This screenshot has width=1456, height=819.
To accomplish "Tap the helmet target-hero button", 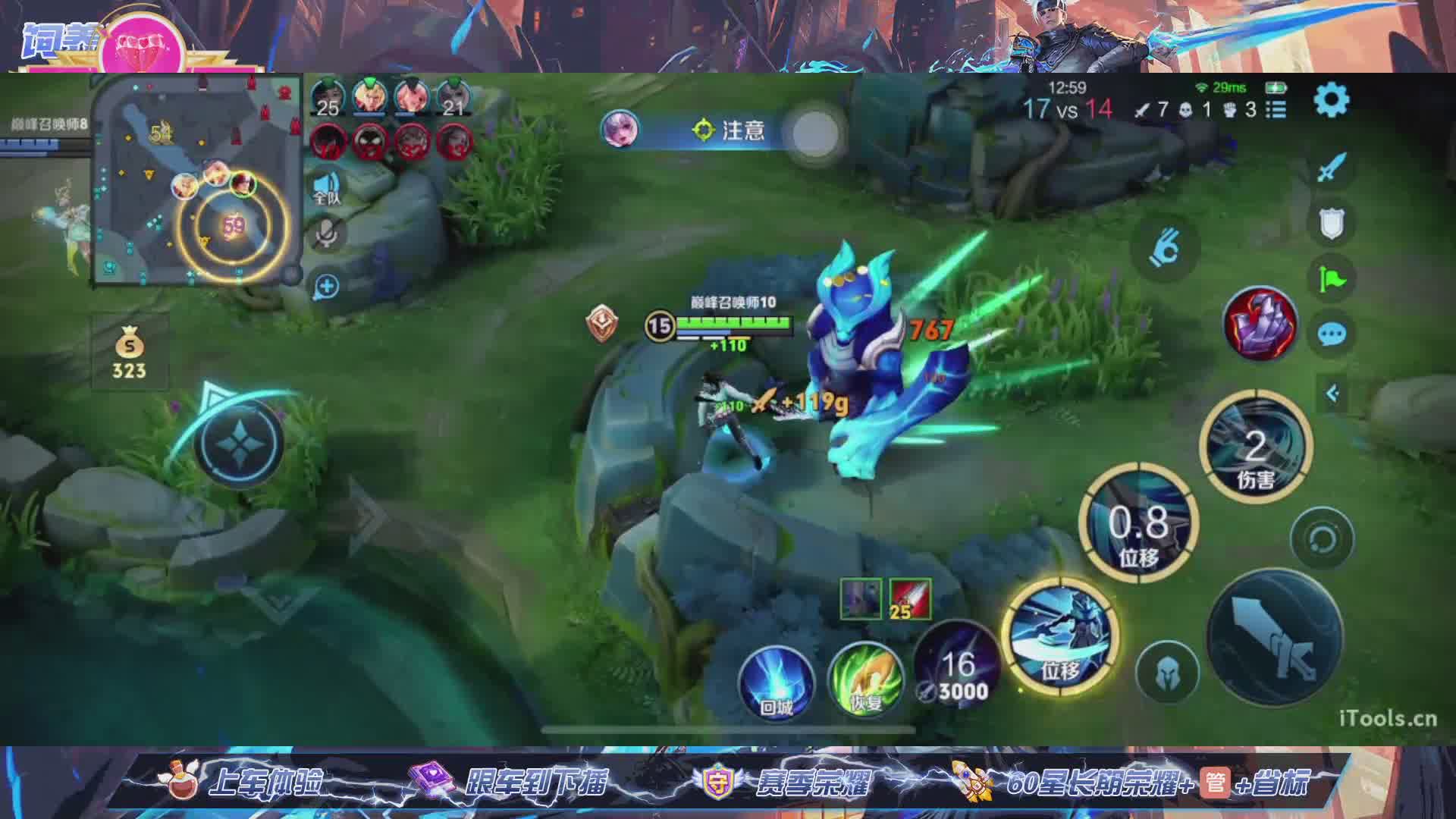I will (x=1167, y=672).
